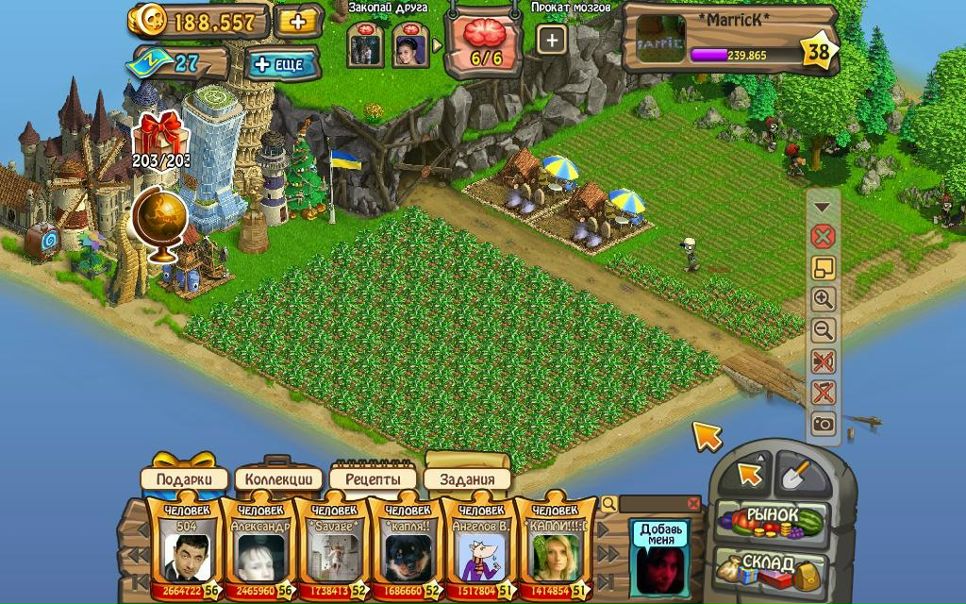The height and width of the screenshot is (604, 966).
Task: Open the Задания quests tab
Action: click(467, 479)
